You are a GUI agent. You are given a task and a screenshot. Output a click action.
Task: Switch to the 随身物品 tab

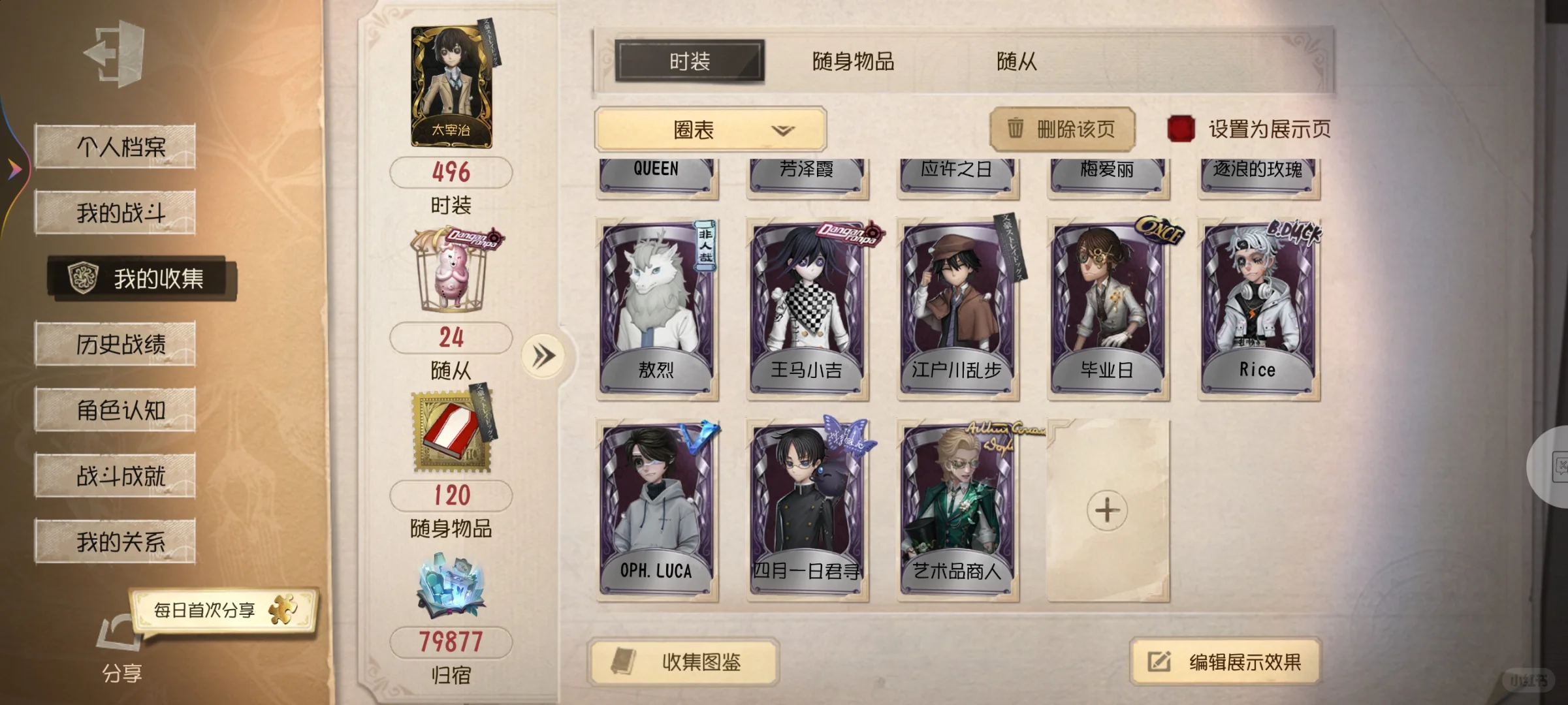tap(852, 62)
